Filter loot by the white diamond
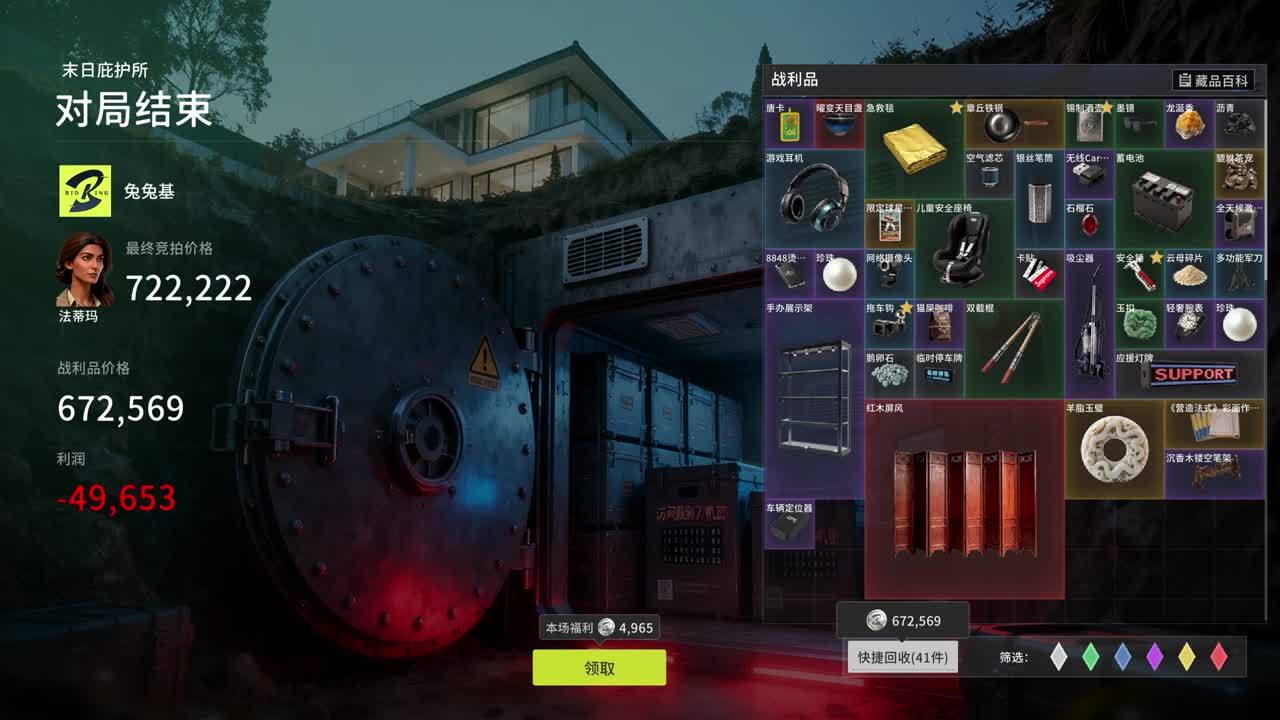 1059,656
